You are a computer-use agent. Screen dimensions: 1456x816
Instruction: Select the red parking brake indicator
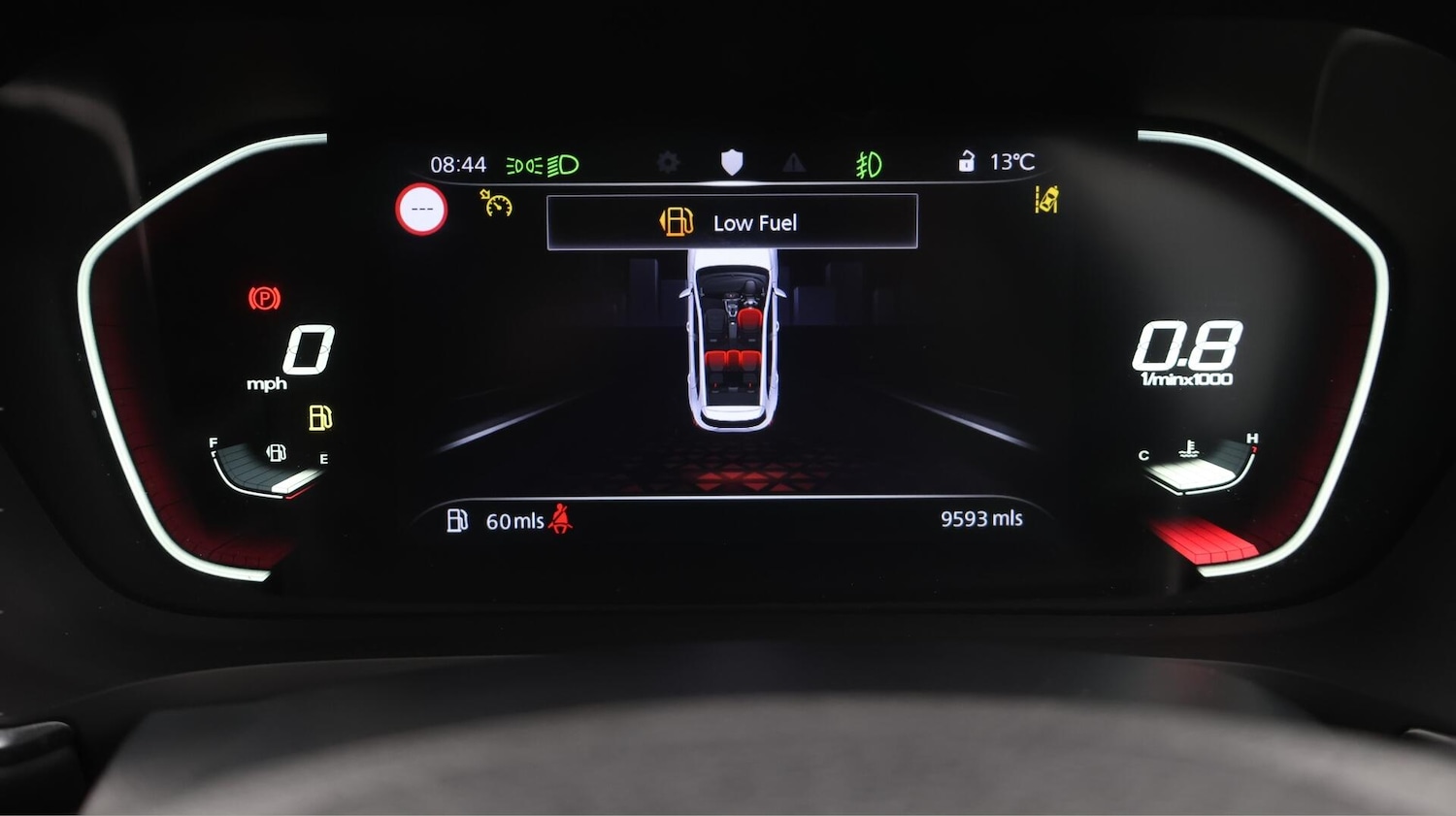[264, 298]
